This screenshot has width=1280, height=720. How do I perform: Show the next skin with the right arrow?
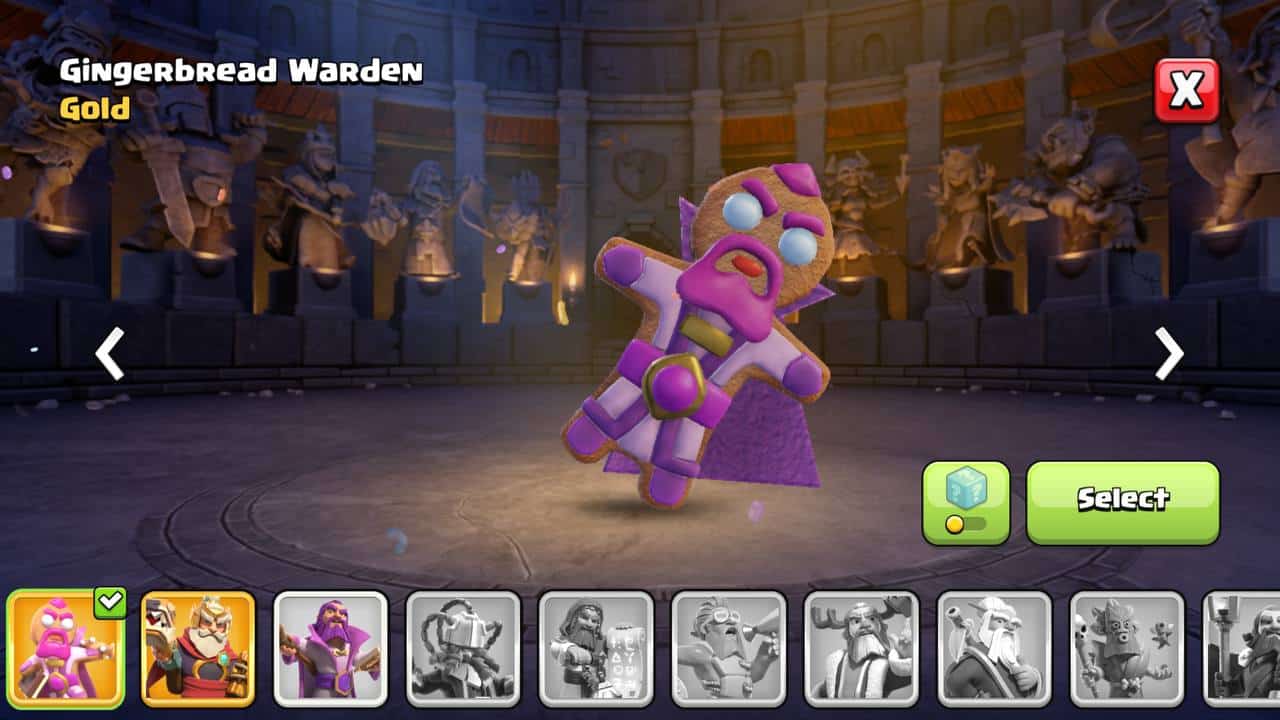[1169, 353]
